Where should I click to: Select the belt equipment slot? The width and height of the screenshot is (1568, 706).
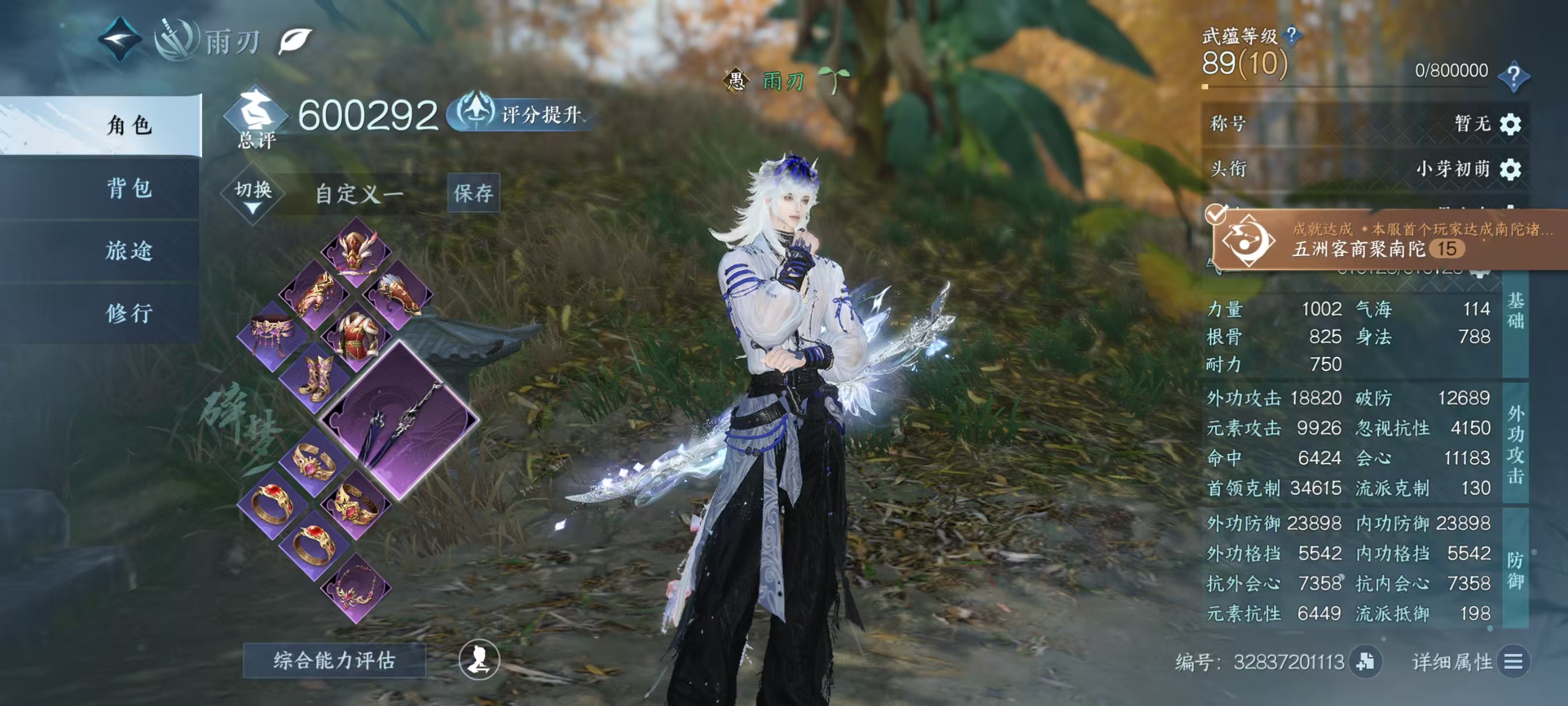pyautogui.click(x=273, y=336)
